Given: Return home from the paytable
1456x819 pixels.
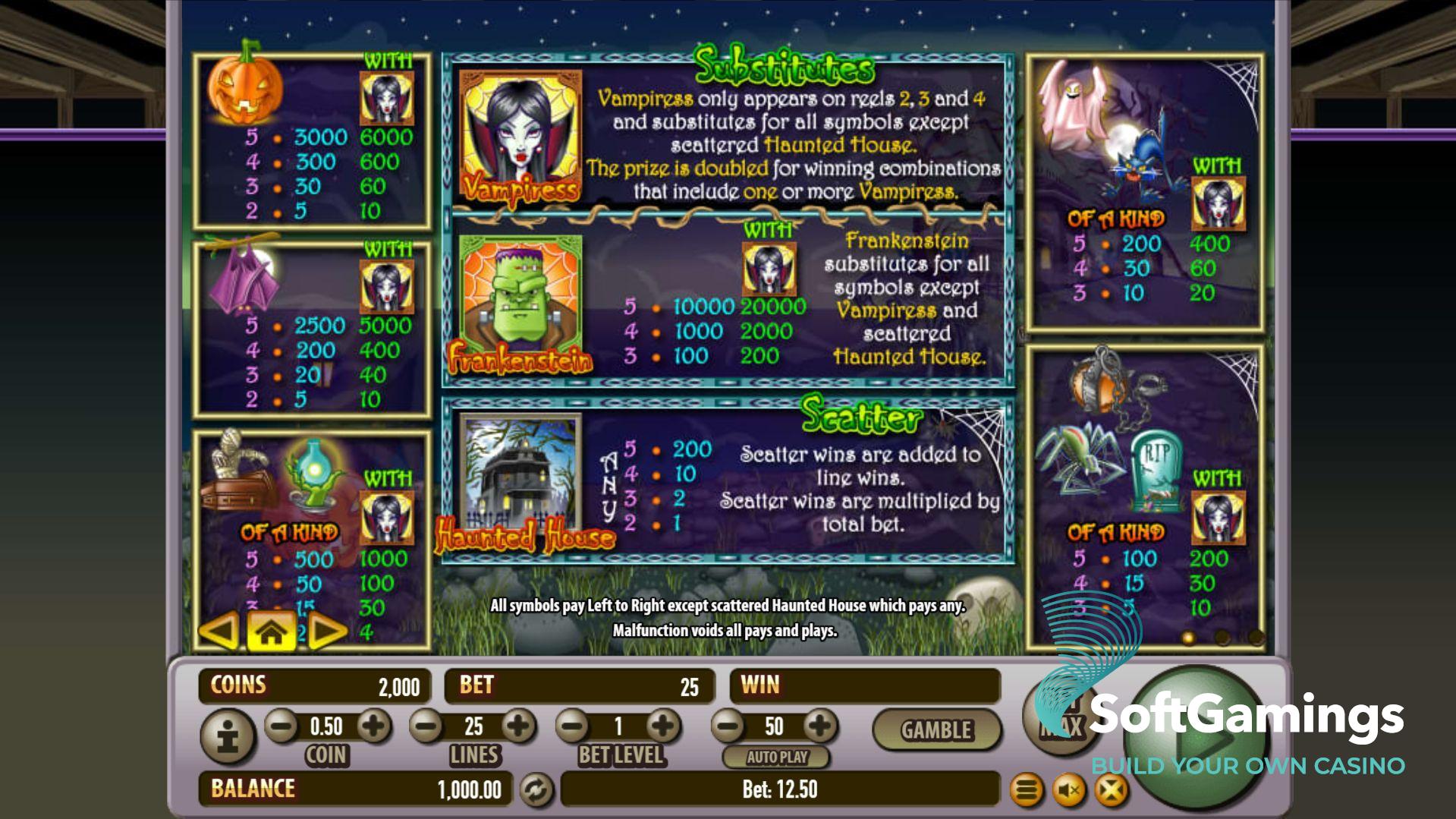Looking at the screenshot, I should (271, 632).
